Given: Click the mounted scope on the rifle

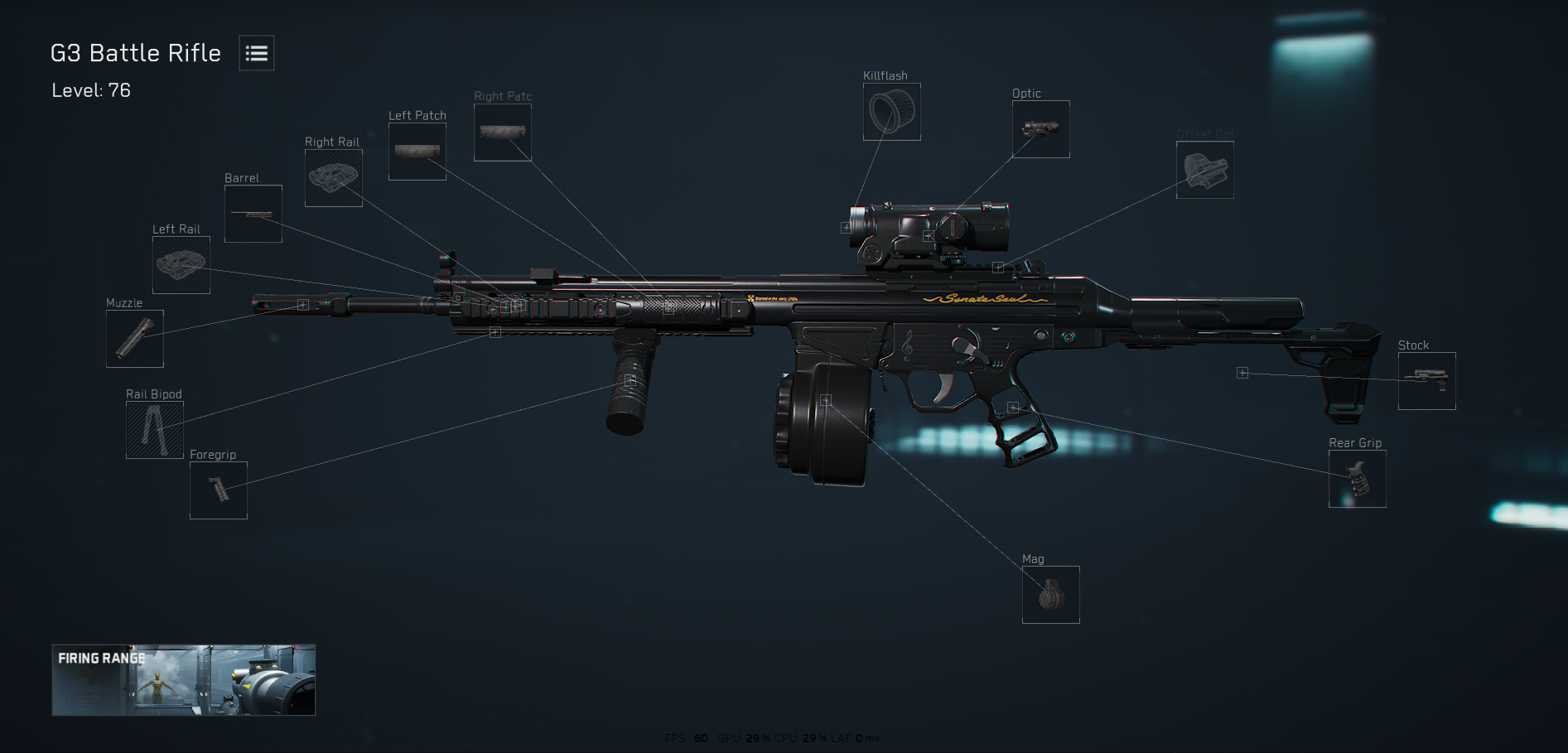Looking at the screenshot, I should pyautogui.click(x=928, y=236).
